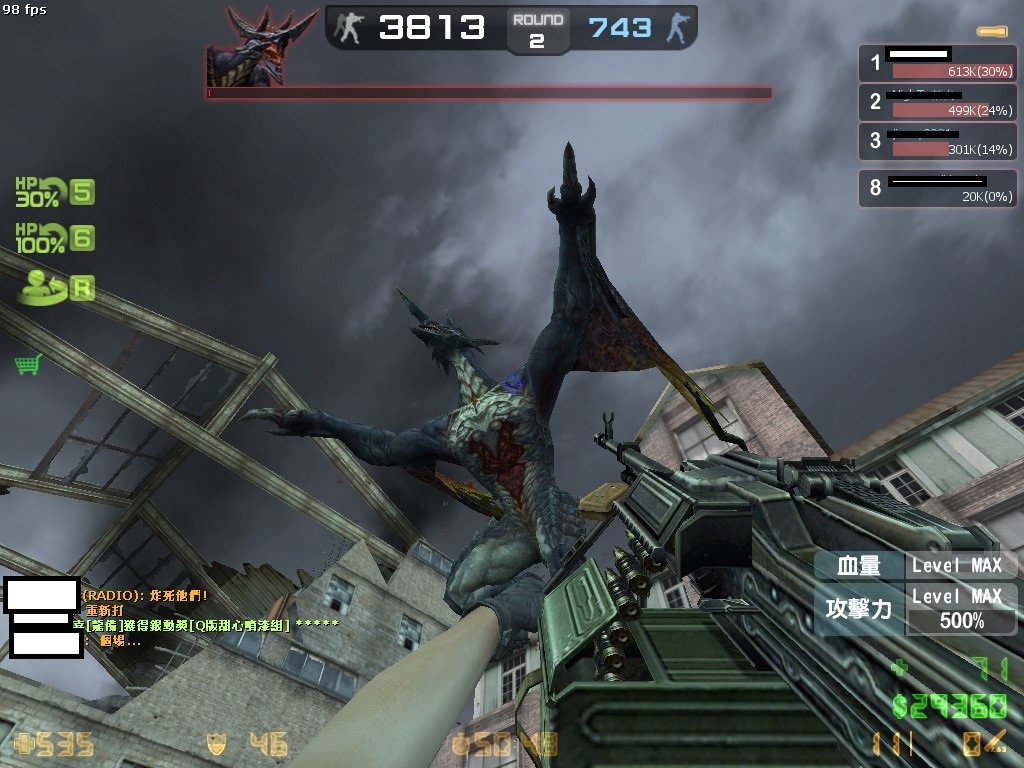This screenshot has height=768, width=1024.
Task: Select the rank 2 damage row showing 499K
Action: point(937,102)
